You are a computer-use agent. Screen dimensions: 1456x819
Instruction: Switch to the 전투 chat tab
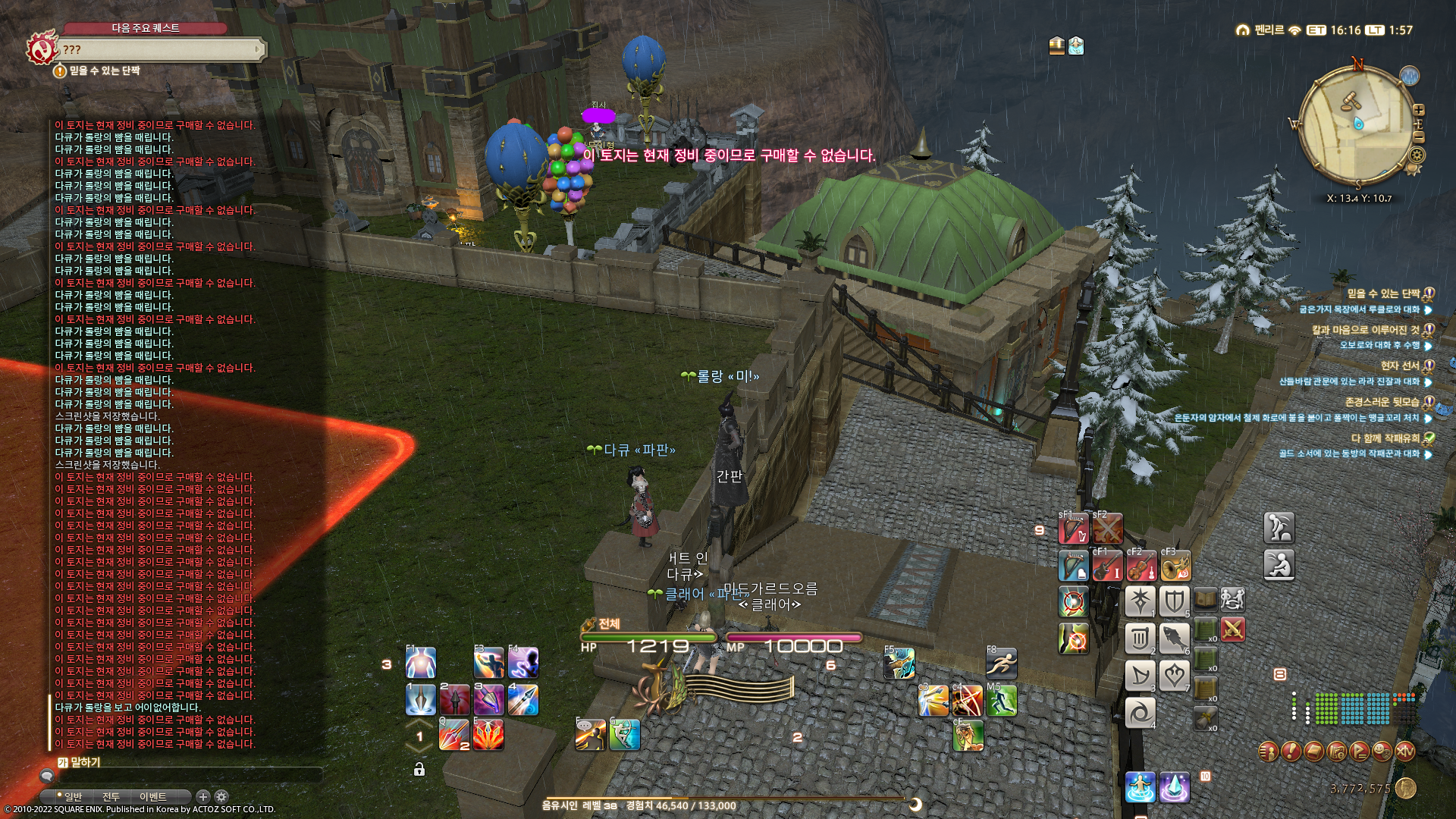[111, 796]
